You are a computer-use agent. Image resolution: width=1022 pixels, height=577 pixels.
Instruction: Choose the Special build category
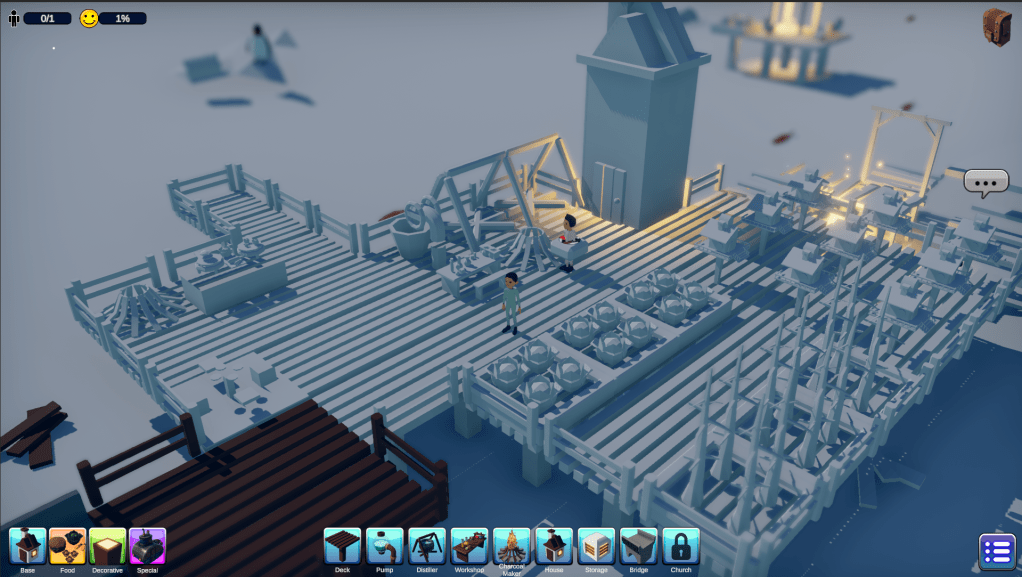147,547
